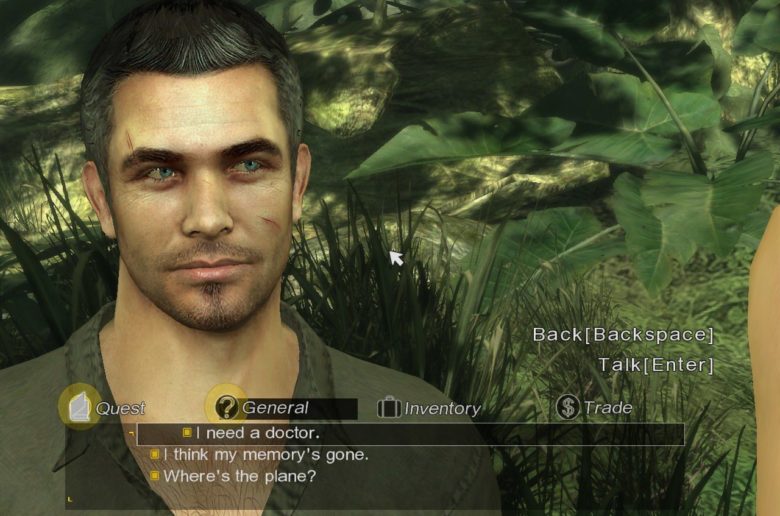
Task: Switch to the Quest tab
Action: click(103, 408)
